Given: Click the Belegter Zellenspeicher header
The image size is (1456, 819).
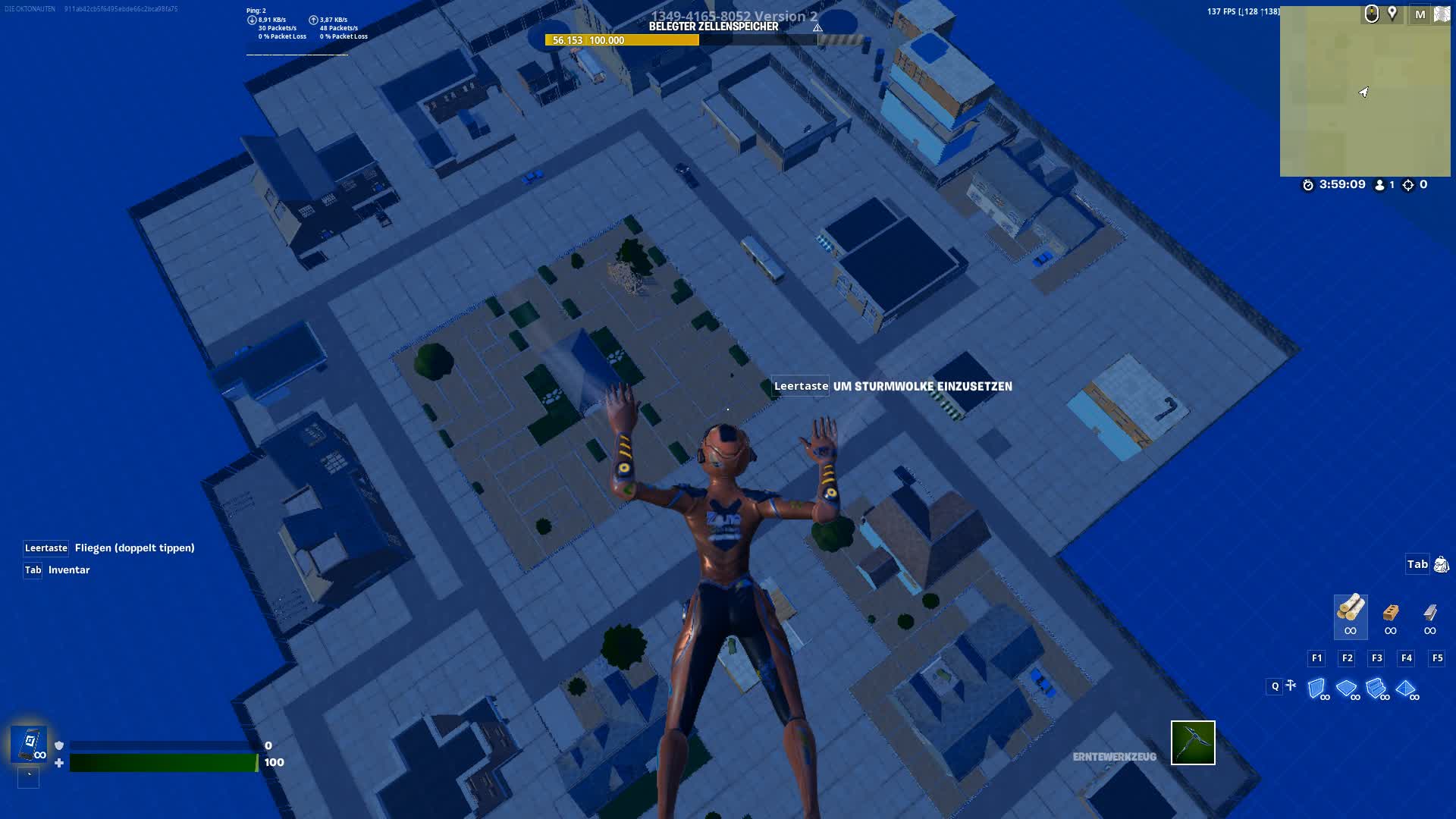Looking at the screenshot, I should point(714,25).
